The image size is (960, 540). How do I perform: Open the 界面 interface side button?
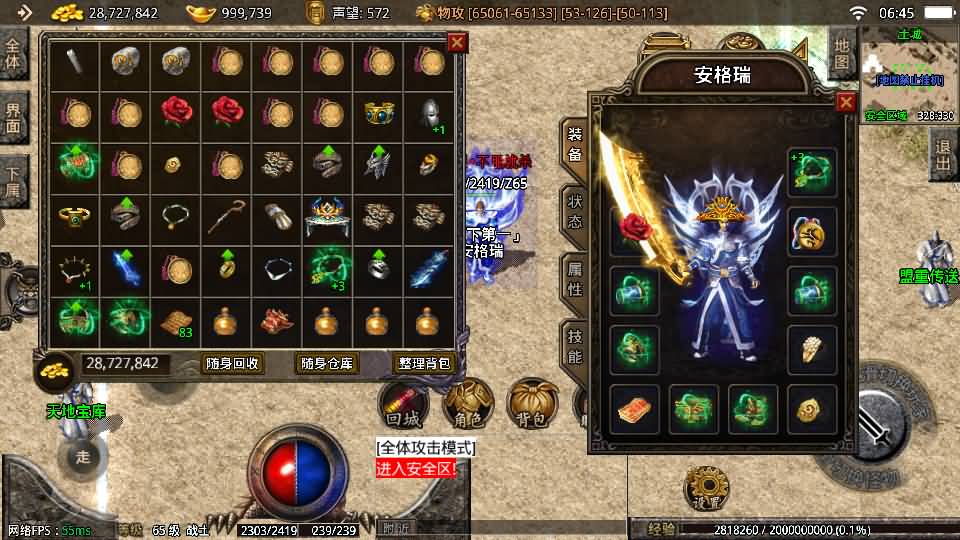(x=13, y=118)
